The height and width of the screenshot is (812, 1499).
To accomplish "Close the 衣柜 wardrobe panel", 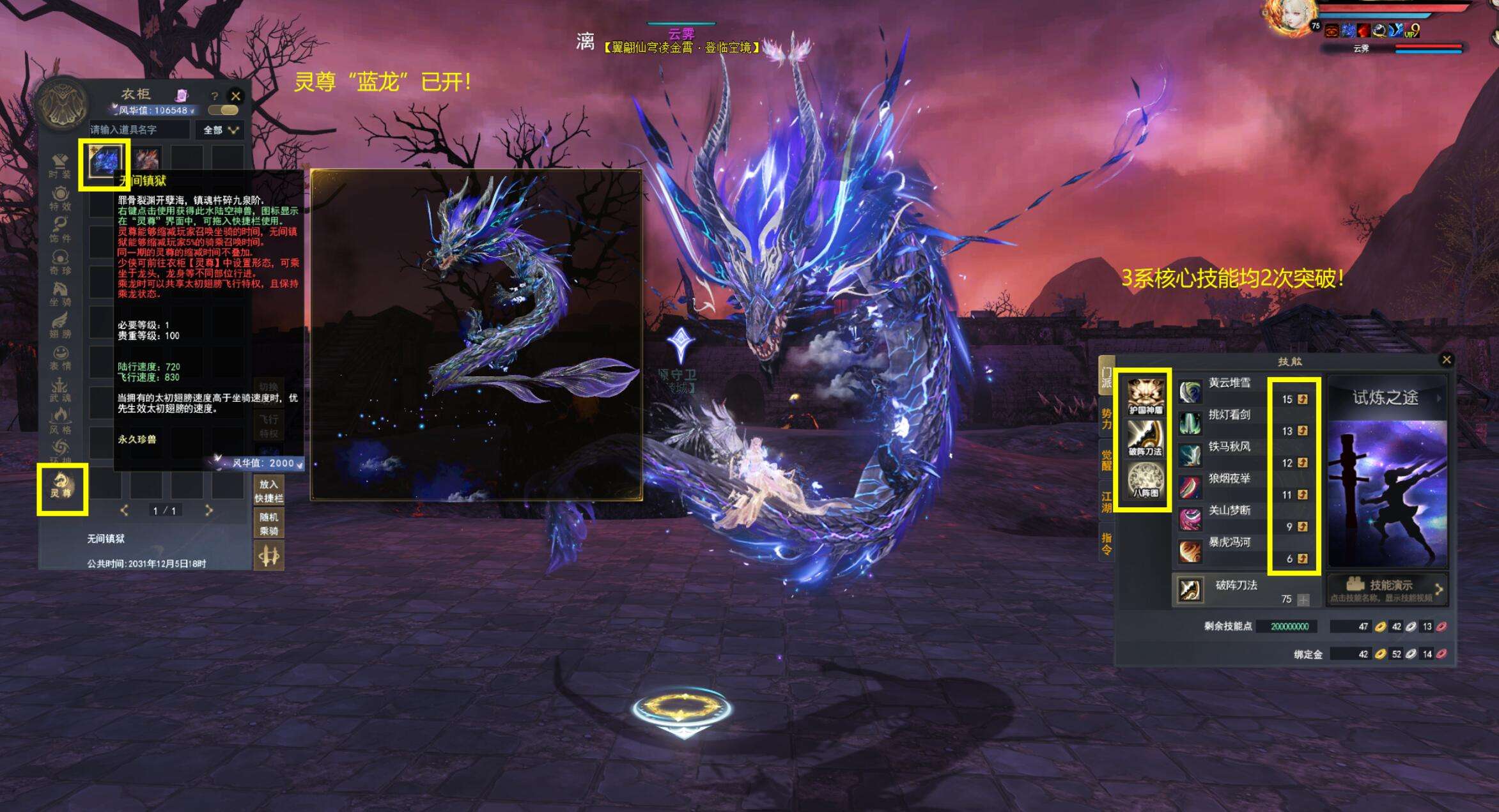I will pyautogui.click(x=236, y=96).
